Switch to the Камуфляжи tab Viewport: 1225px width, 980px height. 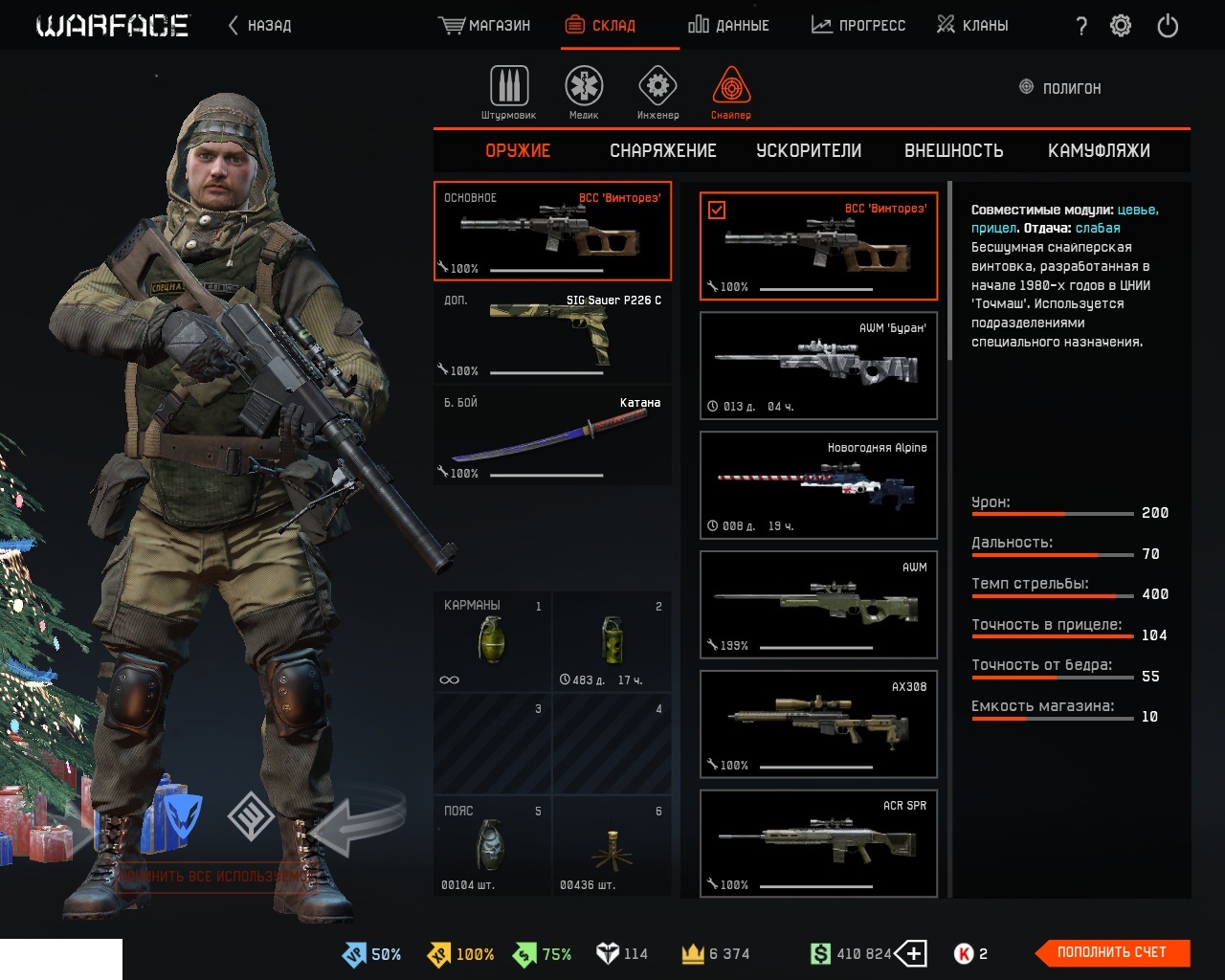1099,151
